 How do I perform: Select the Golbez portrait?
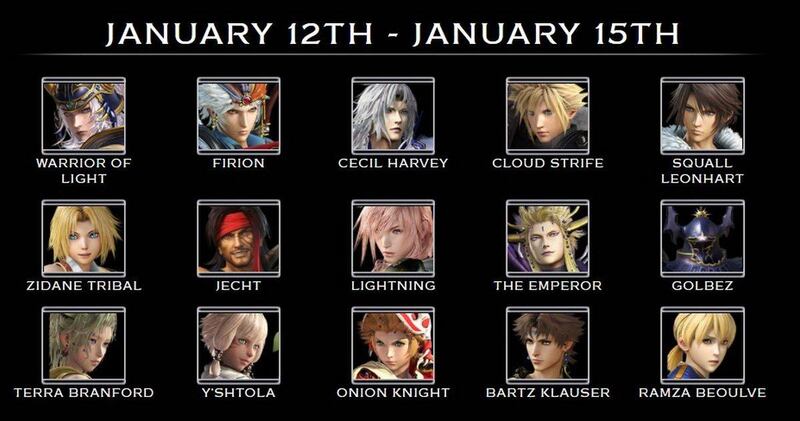702,238
